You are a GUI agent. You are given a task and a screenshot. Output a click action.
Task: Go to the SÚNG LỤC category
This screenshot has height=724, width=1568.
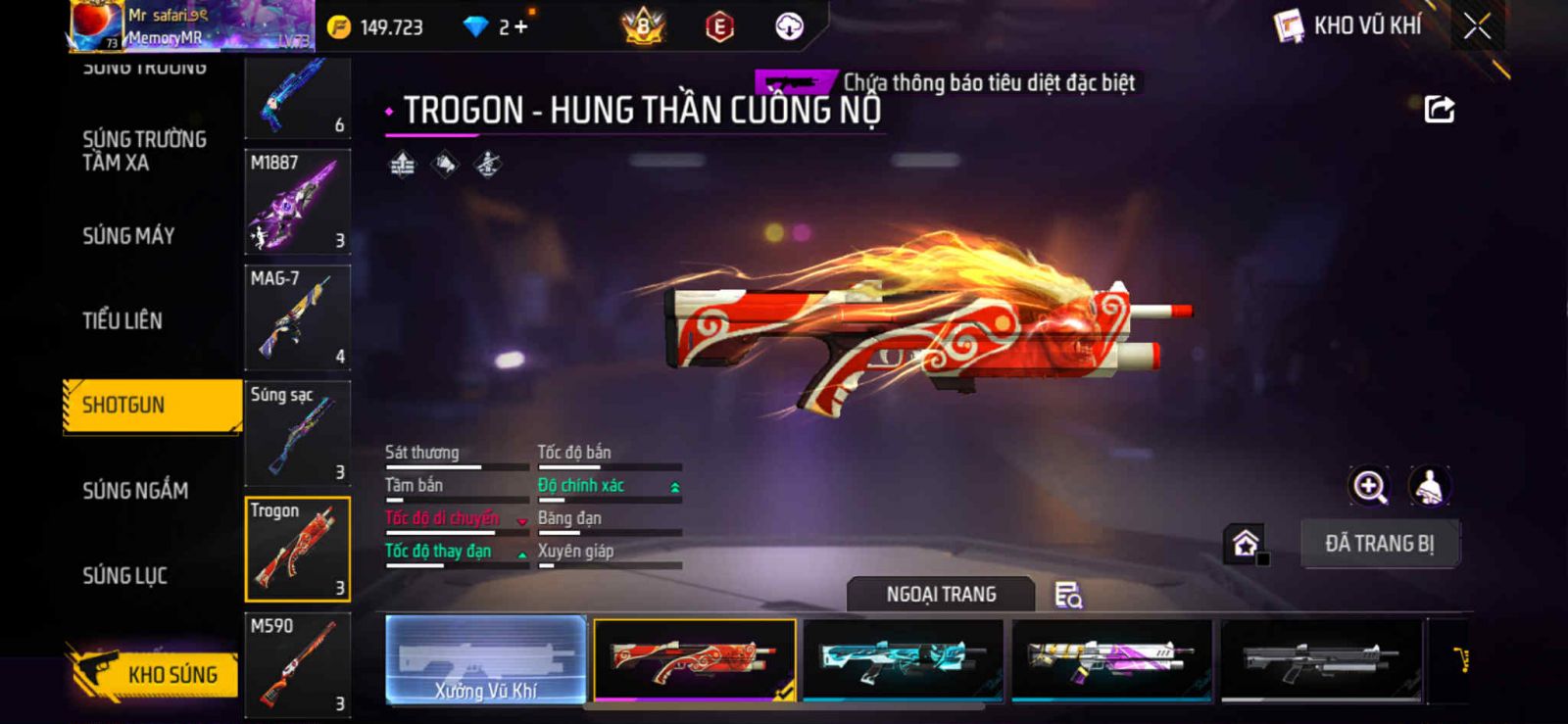(124, 576)
